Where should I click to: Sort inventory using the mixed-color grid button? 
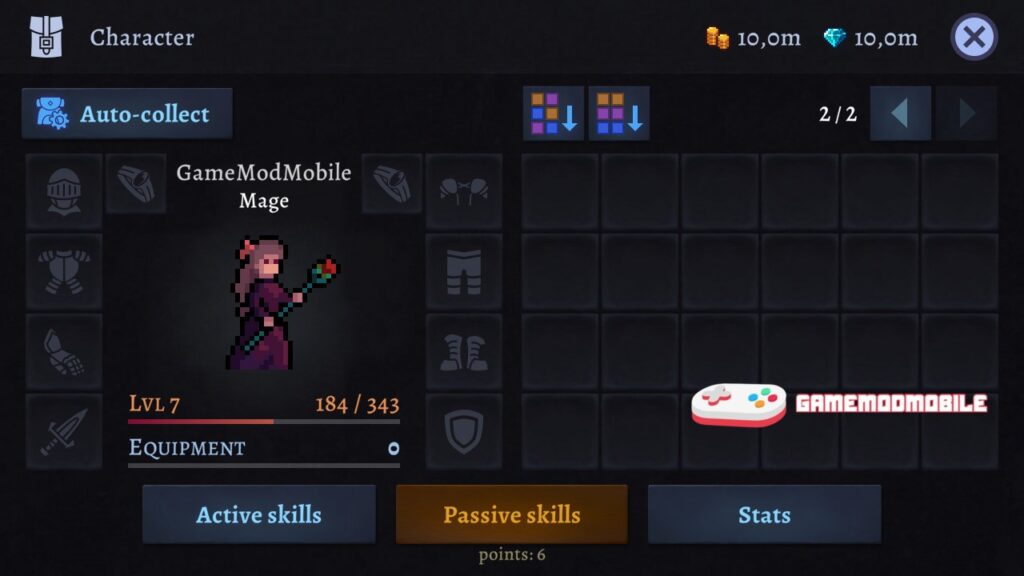pos(554,113)
